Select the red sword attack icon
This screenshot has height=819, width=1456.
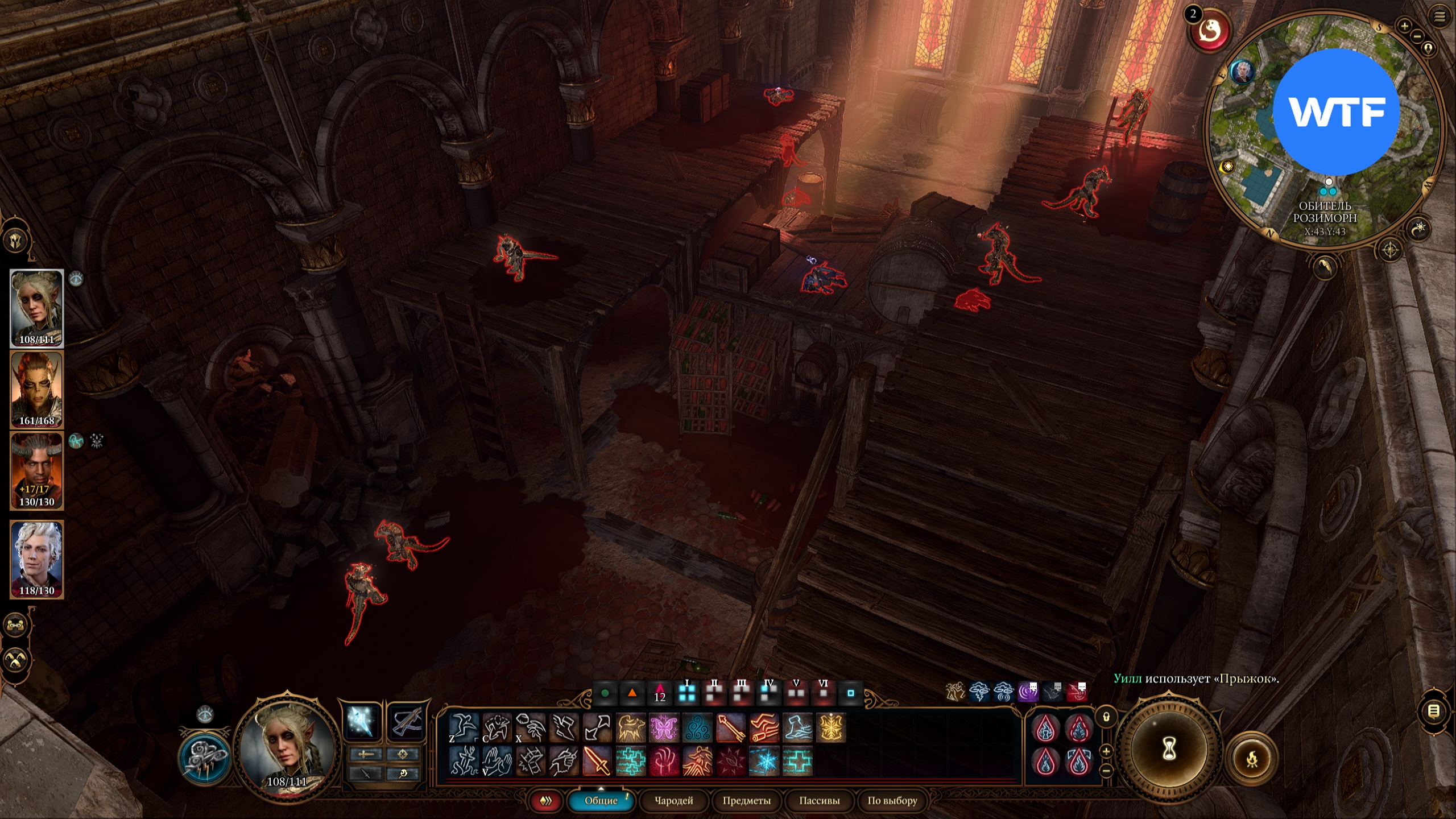tap(597, 761)
